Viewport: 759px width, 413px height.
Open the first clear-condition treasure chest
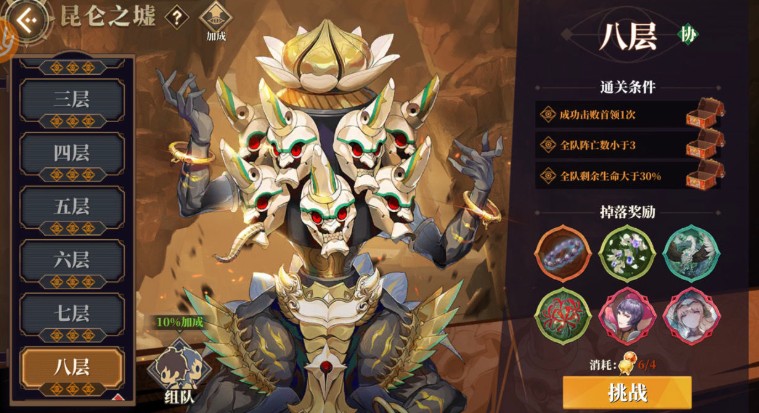703,115
